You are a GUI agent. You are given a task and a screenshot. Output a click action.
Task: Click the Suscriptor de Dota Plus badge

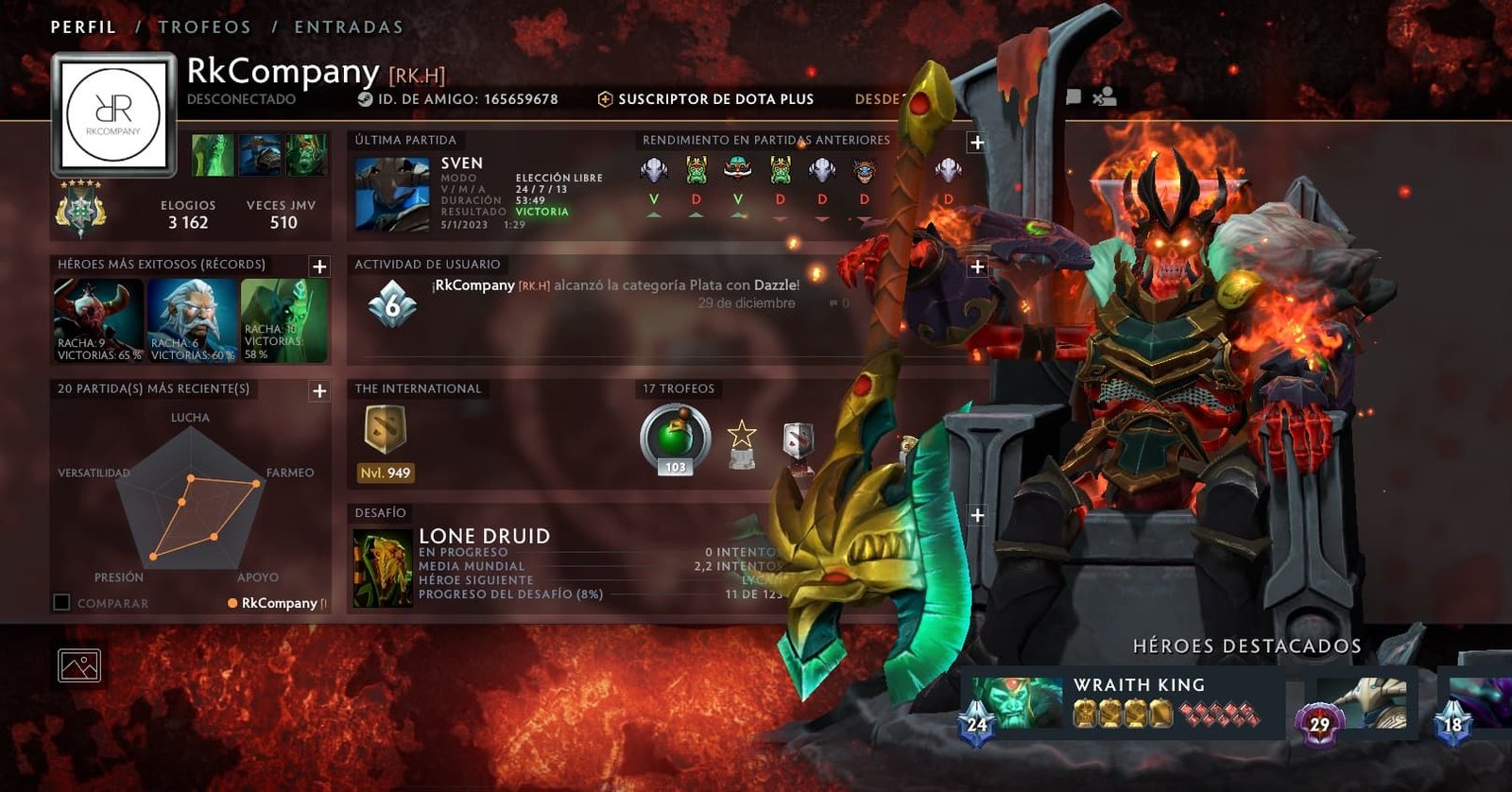[x=705, y=99]
